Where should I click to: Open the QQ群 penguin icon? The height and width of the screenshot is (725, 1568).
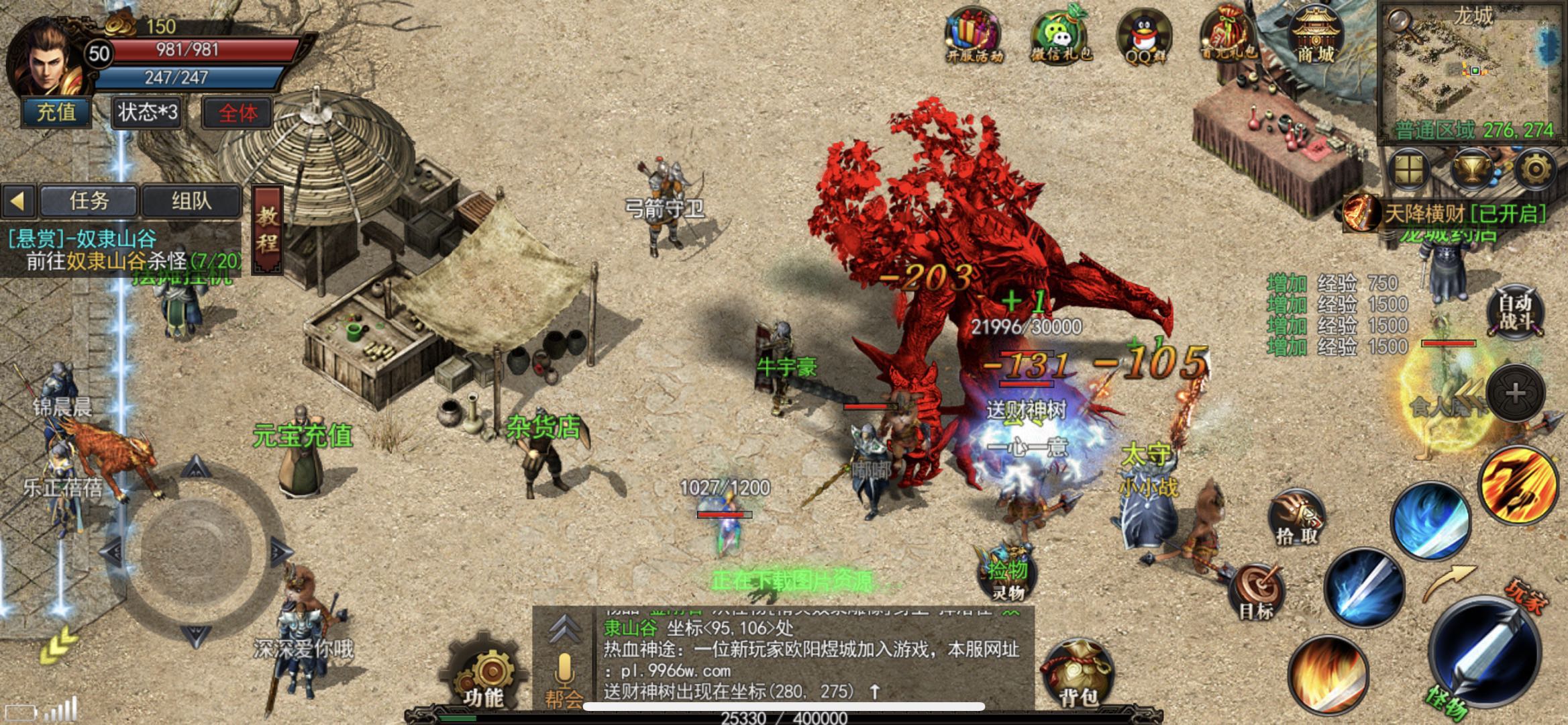click(1144, 37)
